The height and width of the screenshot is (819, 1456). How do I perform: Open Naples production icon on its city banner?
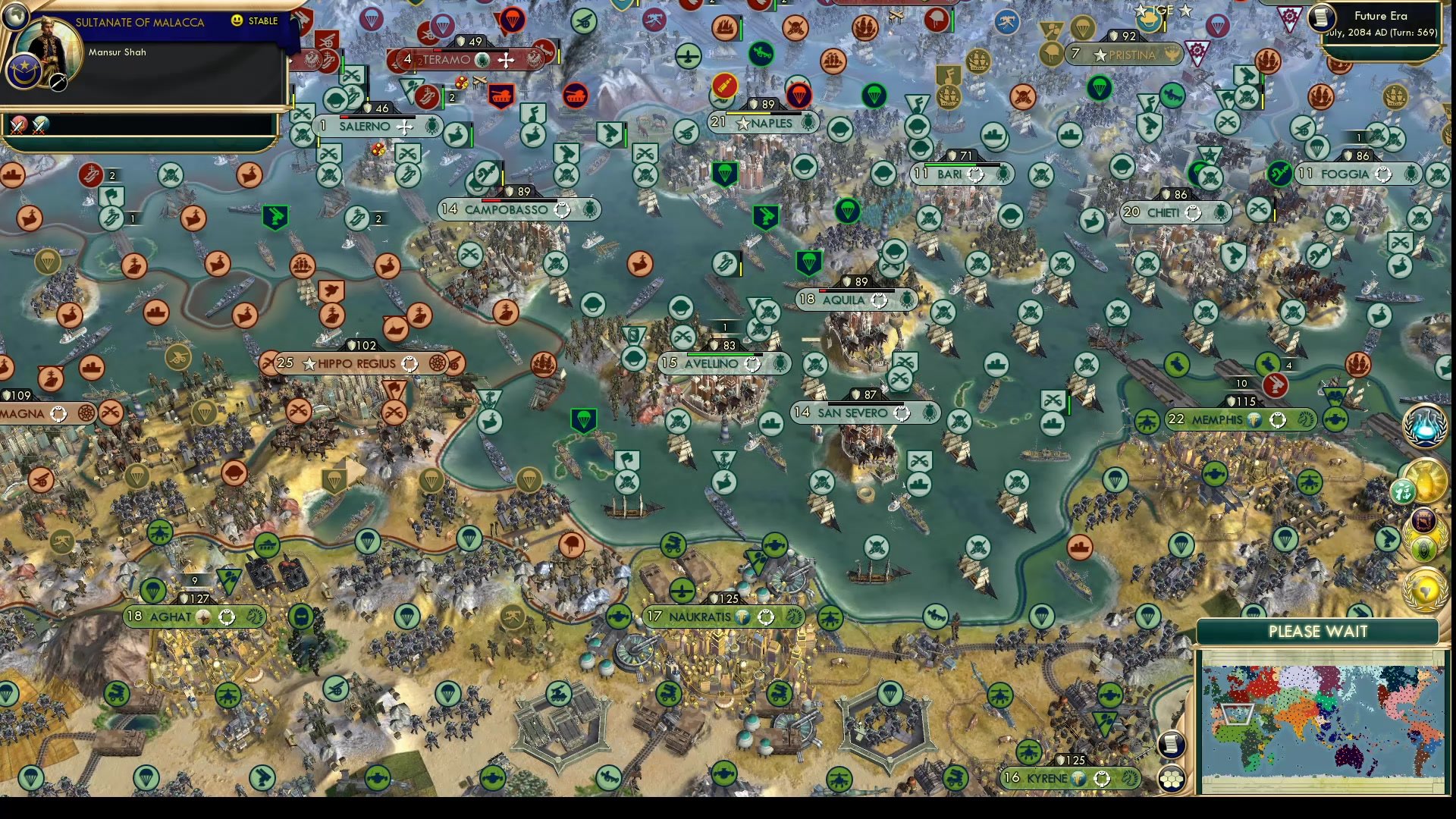click(811, 123)
